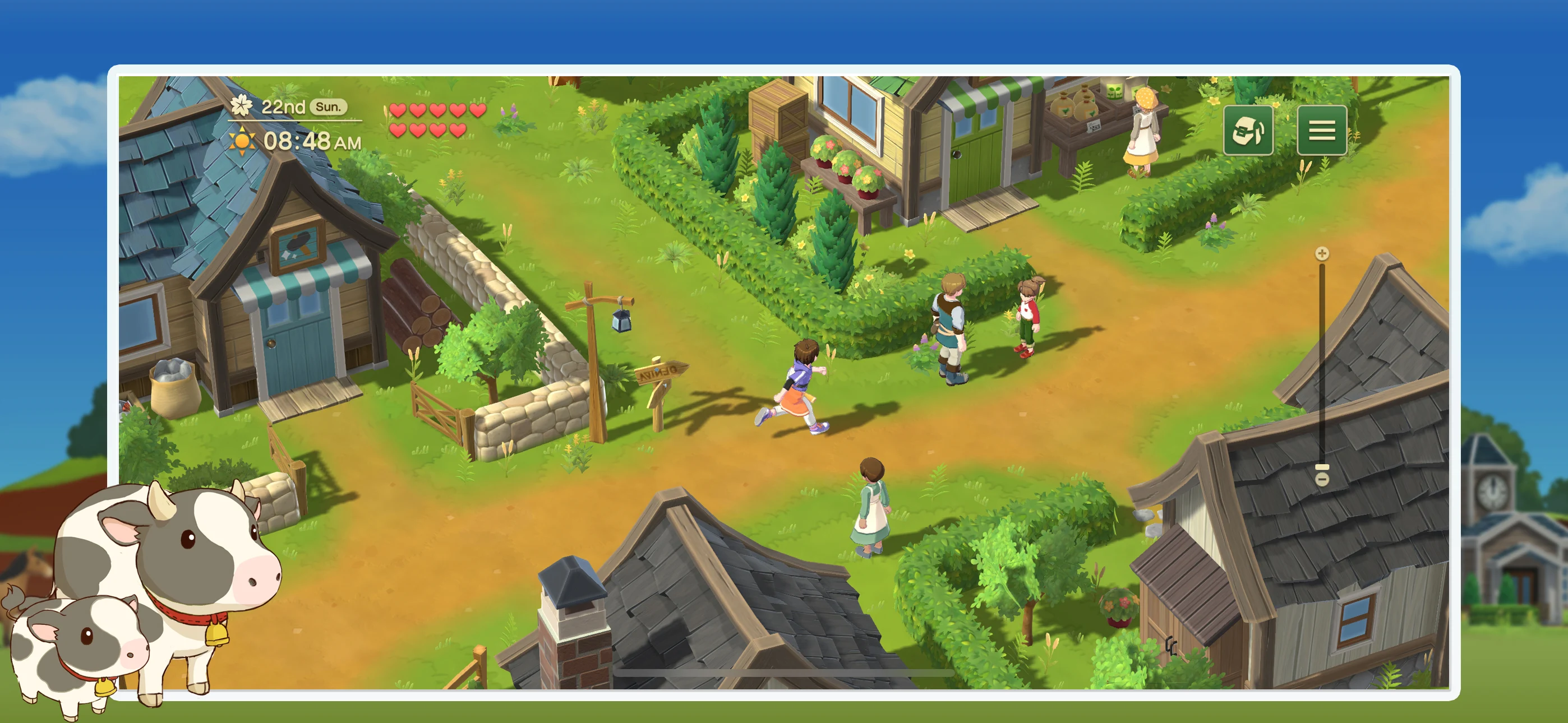Click the first heart in the stamina bar
Image resolution: width=1568 pixels, height=723 pixels.
tap(399, 111)
